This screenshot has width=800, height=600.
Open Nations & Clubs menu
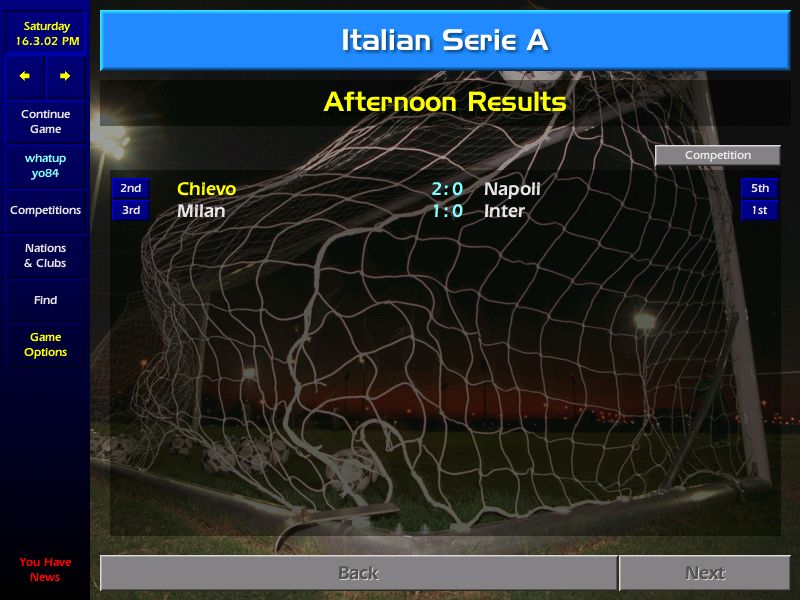[x=45, y=256]
